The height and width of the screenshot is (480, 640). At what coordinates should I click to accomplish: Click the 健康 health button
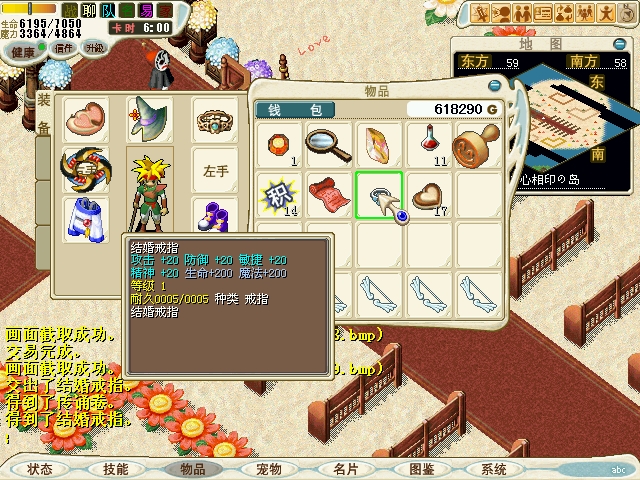(x=24, y=48)
